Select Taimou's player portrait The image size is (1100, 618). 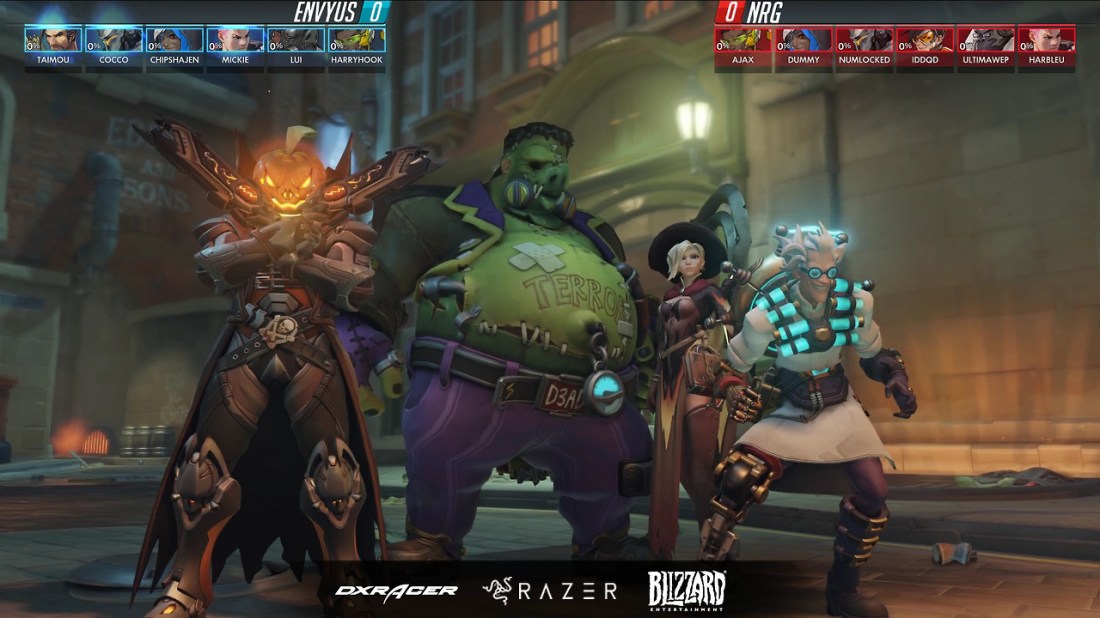point(54,40)
